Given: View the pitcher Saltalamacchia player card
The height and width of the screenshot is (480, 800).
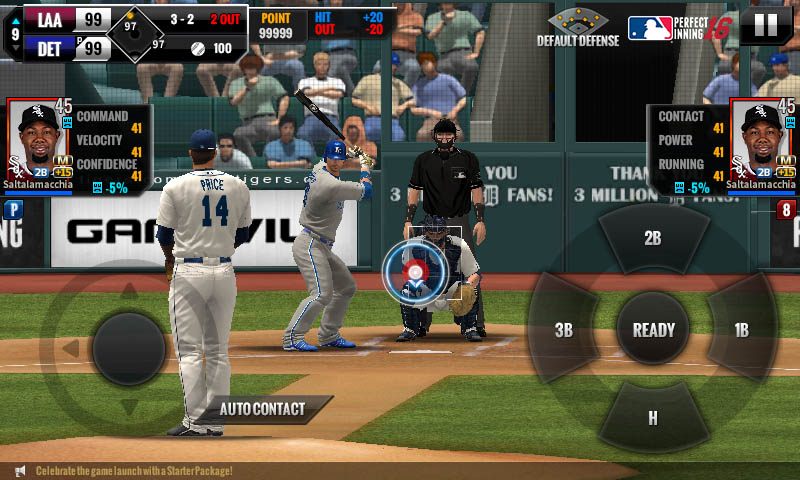Looking at the screenshot, I should pos(38,142).
